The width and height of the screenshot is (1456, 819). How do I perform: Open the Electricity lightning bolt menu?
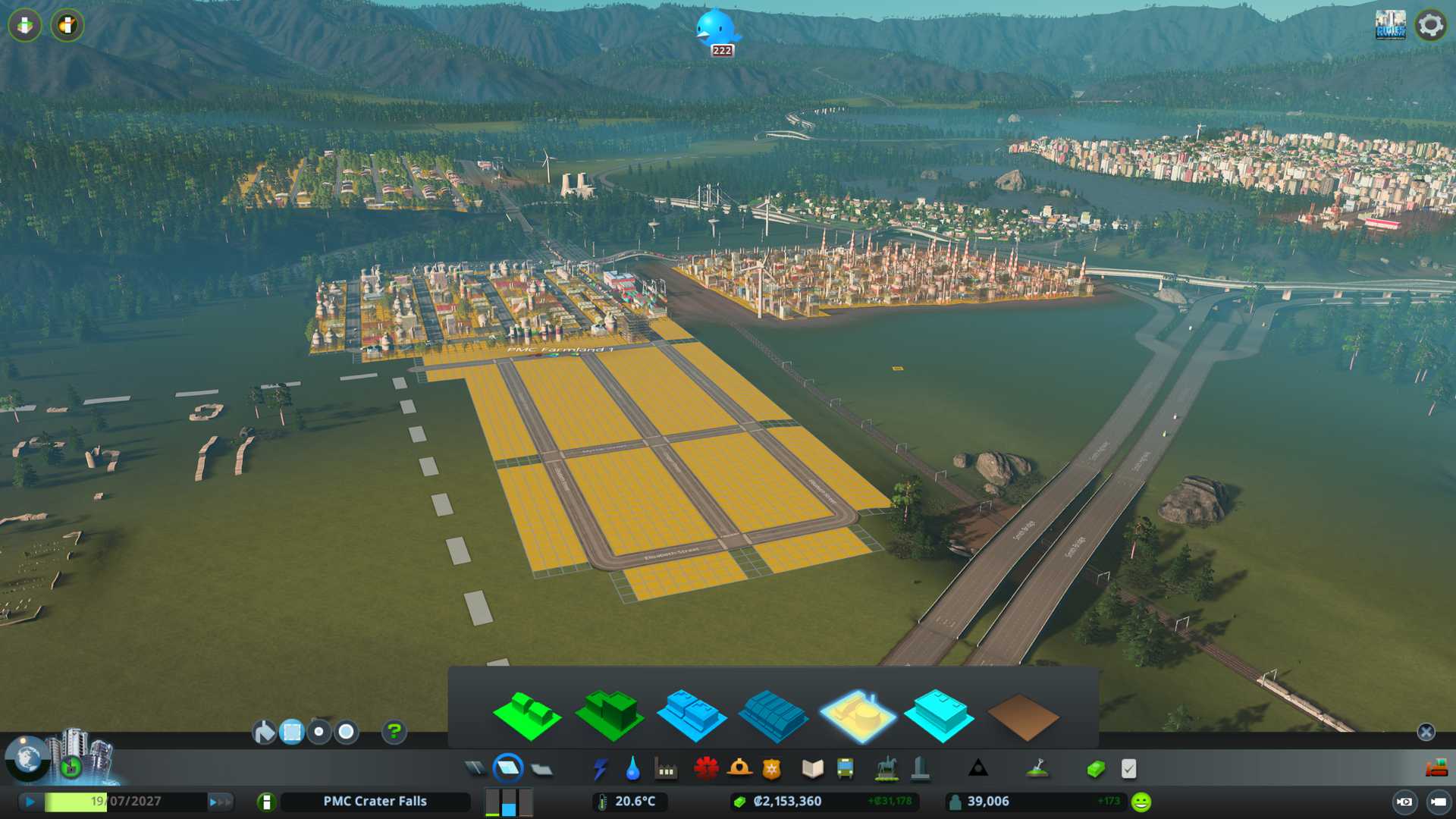pos(600,769)
